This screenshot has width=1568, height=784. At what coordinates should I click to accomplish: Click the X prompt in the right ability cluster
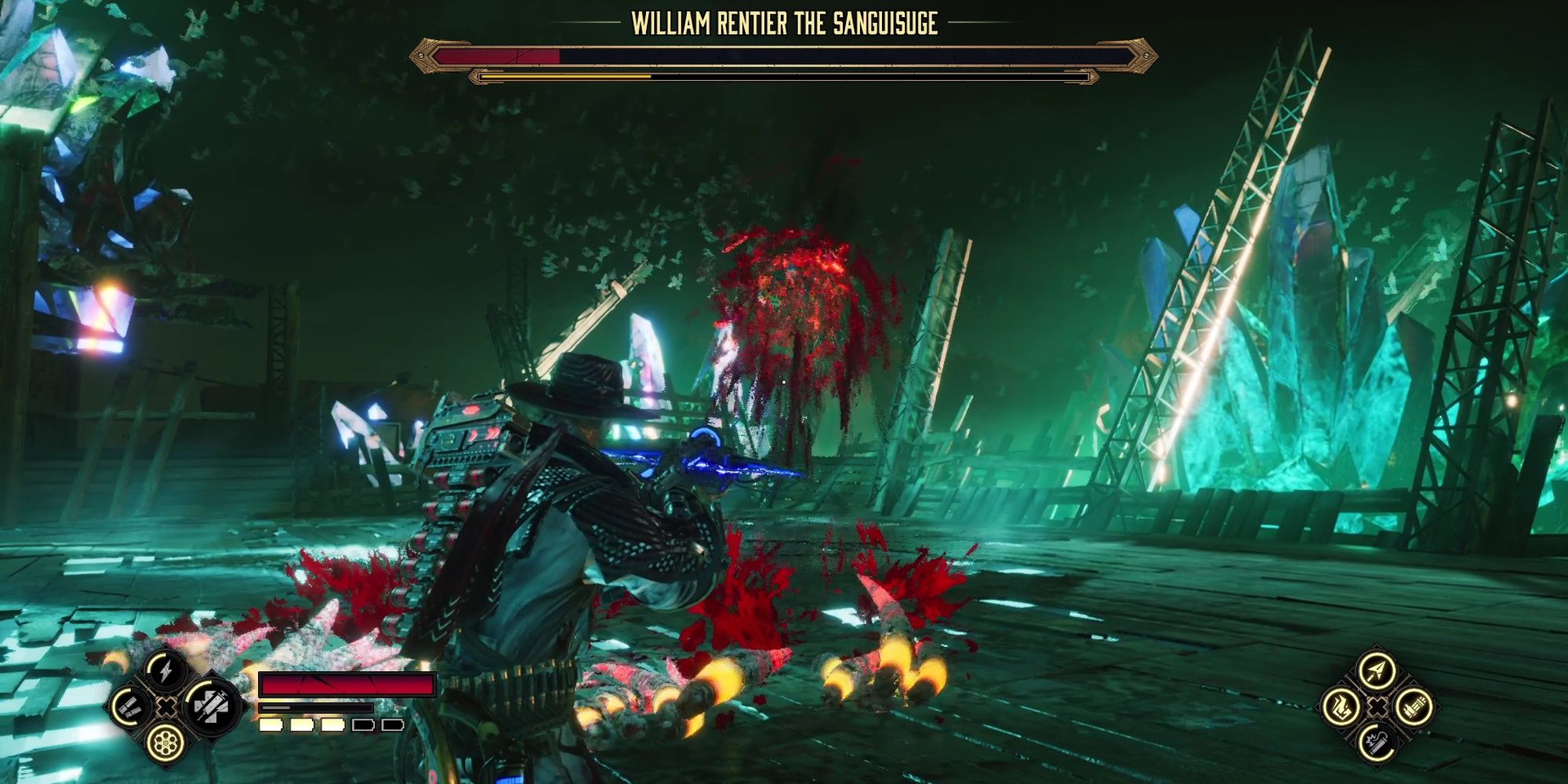[x=1377, y=708]
